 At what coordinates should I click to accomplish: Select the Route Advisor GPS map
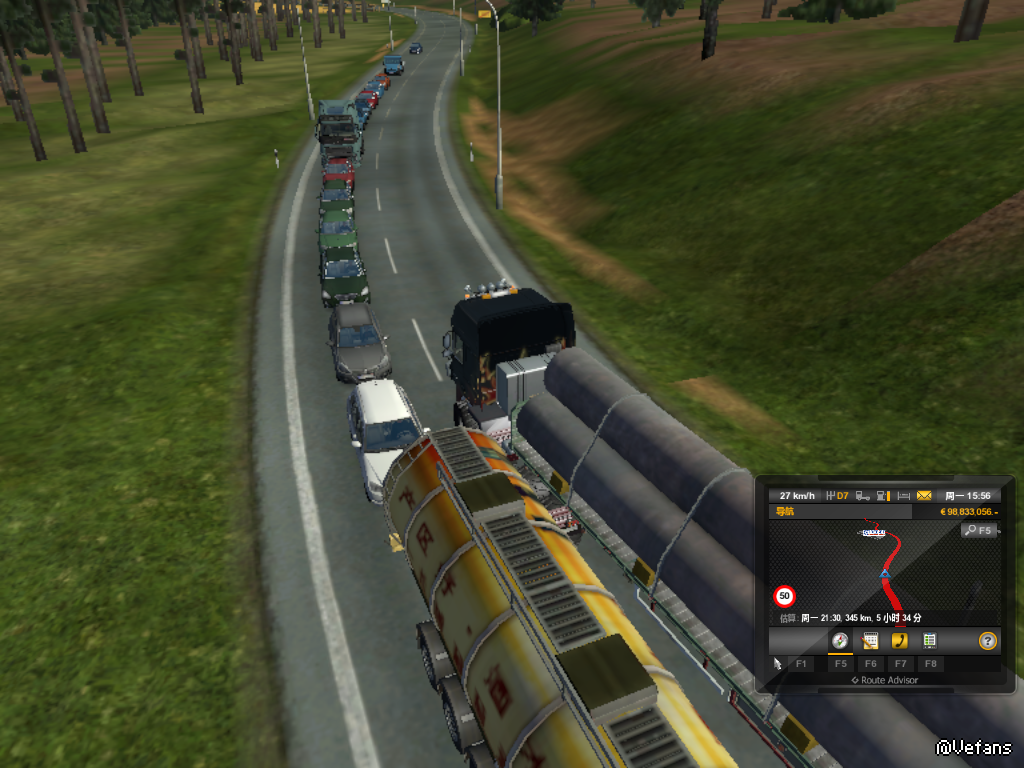(x=885, y=570)
